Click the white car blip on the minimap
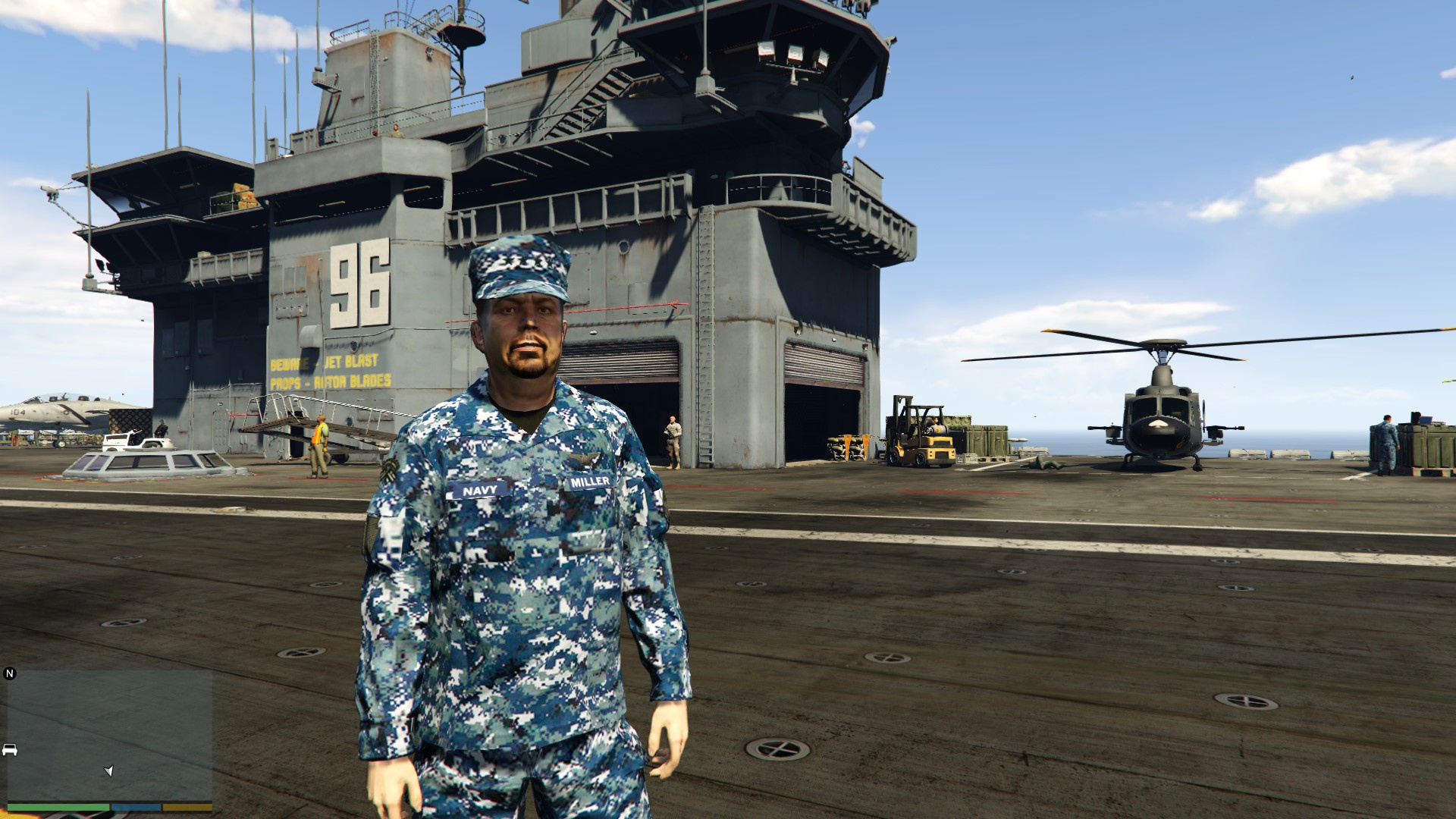Image resolution: width=1456 pixels, height=819 pixels. tap(10, 750)
